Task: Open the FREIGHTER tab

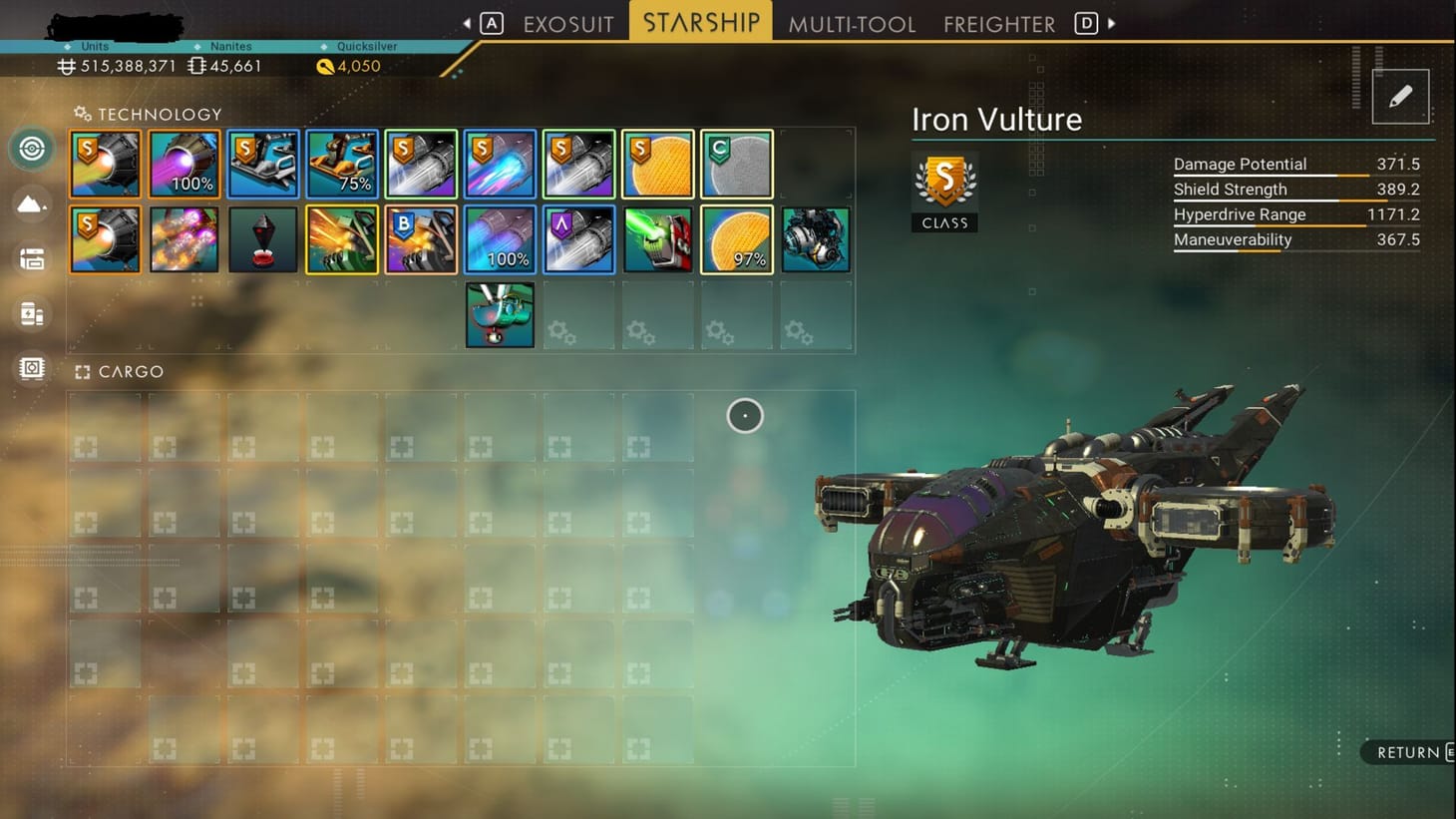Action: (x=997, y=23)
